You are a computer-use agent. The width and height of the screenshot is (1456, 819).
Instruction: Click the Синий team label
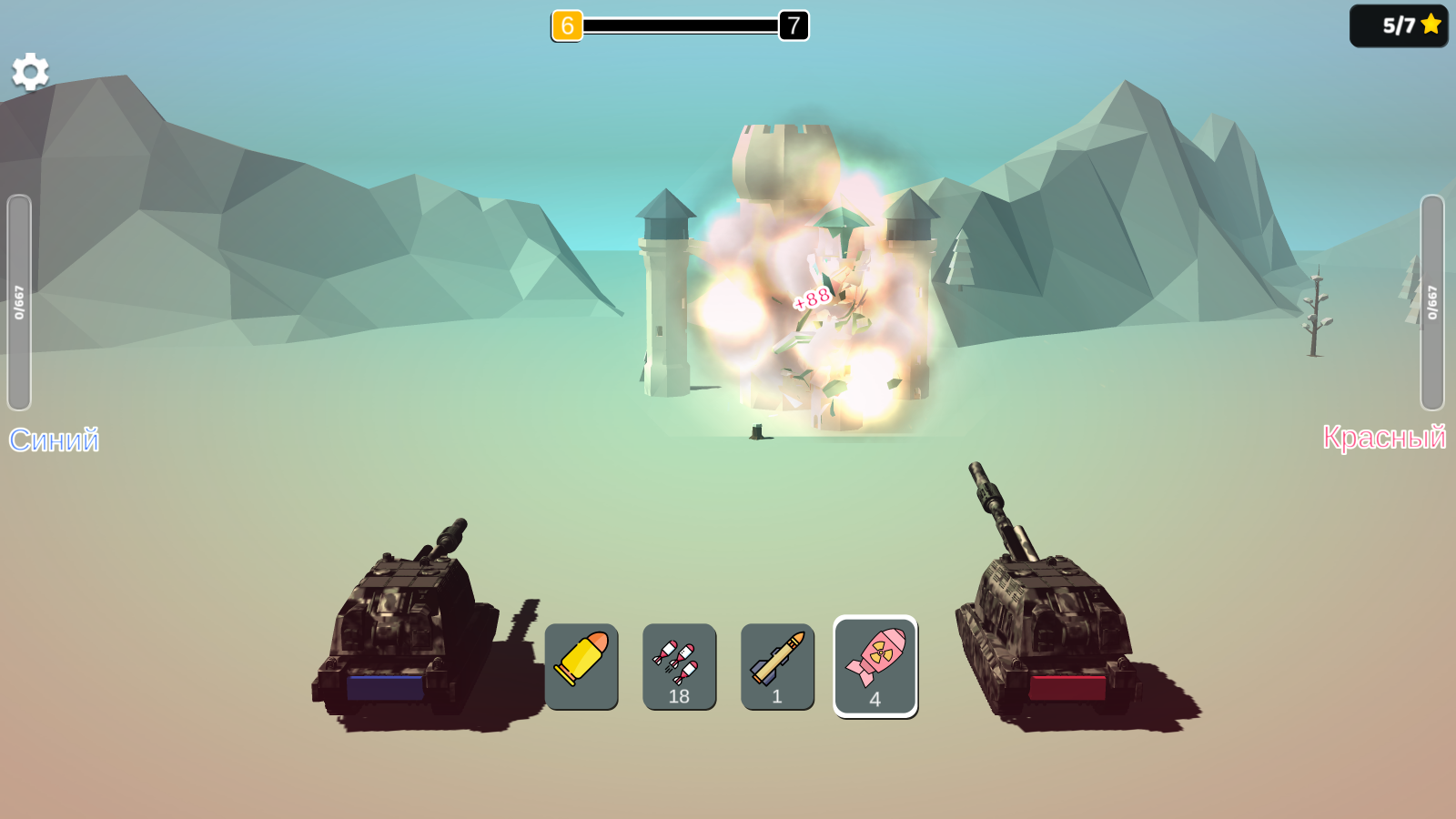click(55, 440)
